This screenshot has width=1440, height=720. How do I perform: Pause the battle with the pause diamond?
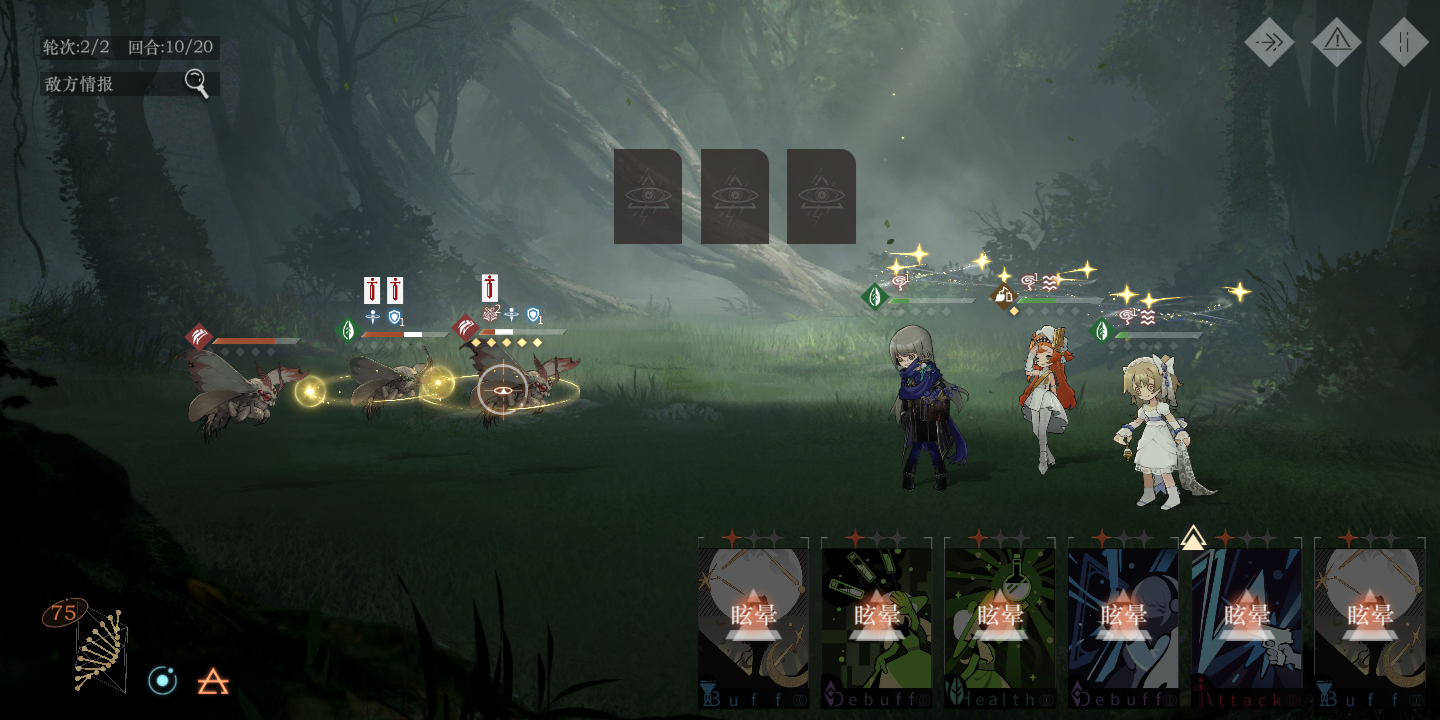(x=1404, y=42)
